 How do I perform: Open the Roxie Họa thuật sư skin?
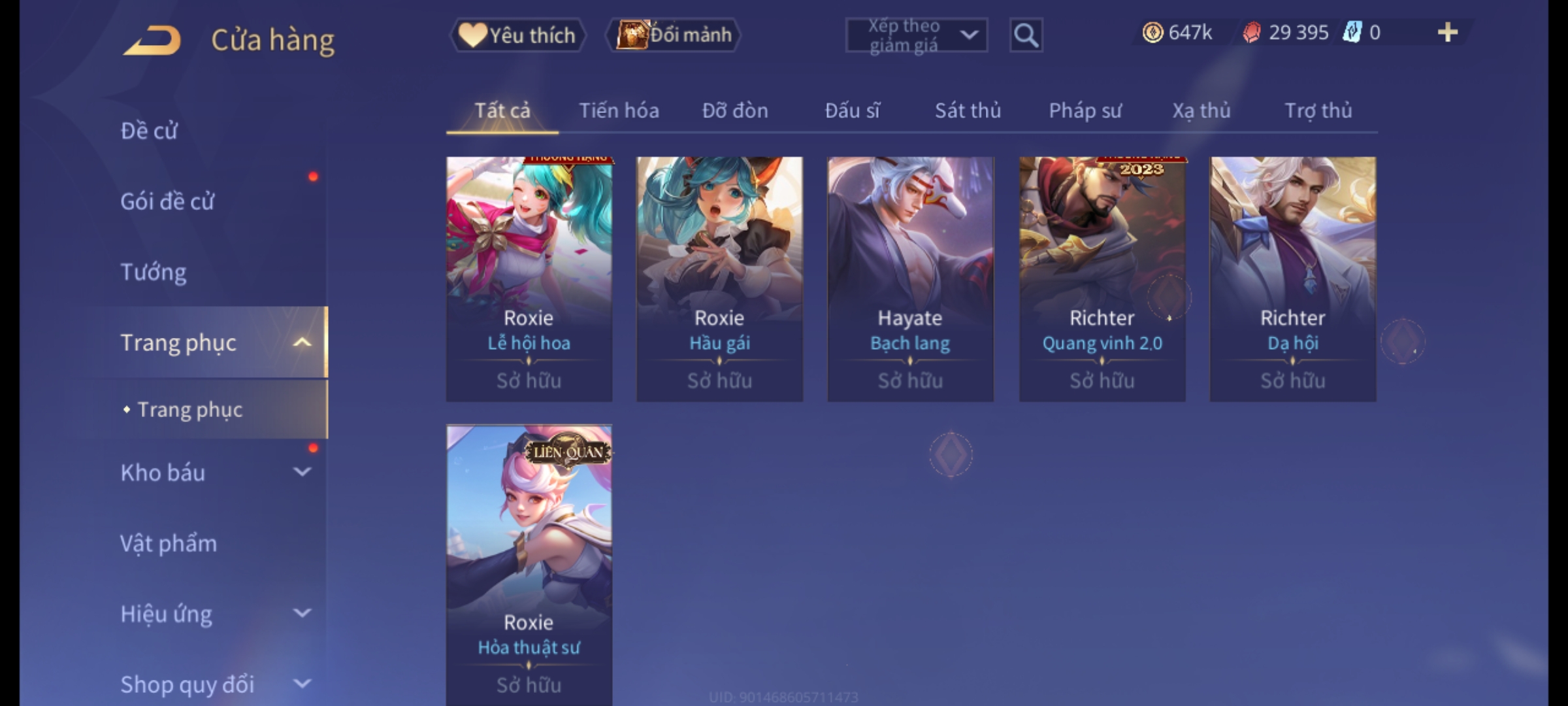529,562
